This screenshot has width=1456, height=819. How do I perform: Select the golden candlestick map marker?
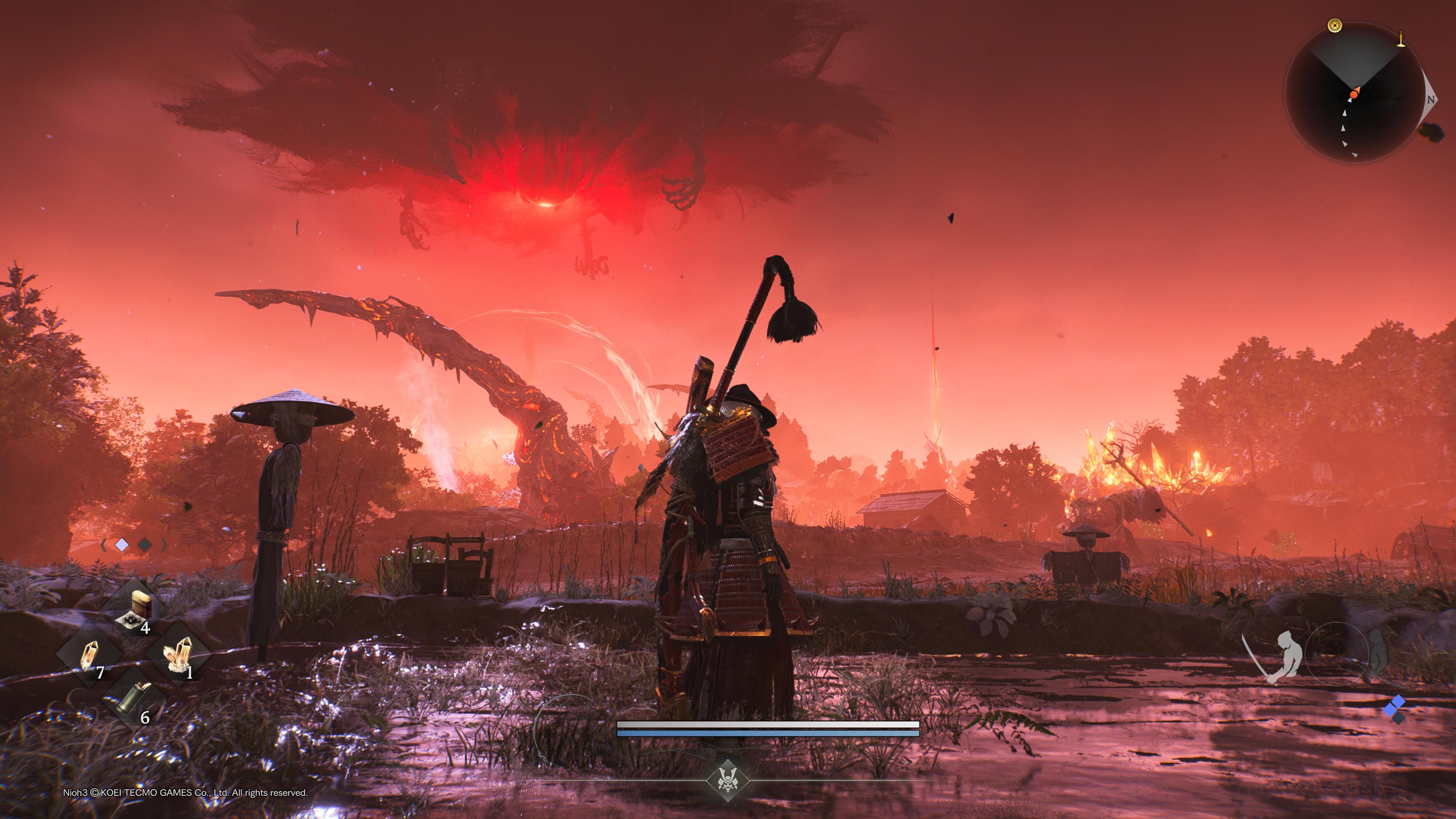click(x=1401, y=39)
